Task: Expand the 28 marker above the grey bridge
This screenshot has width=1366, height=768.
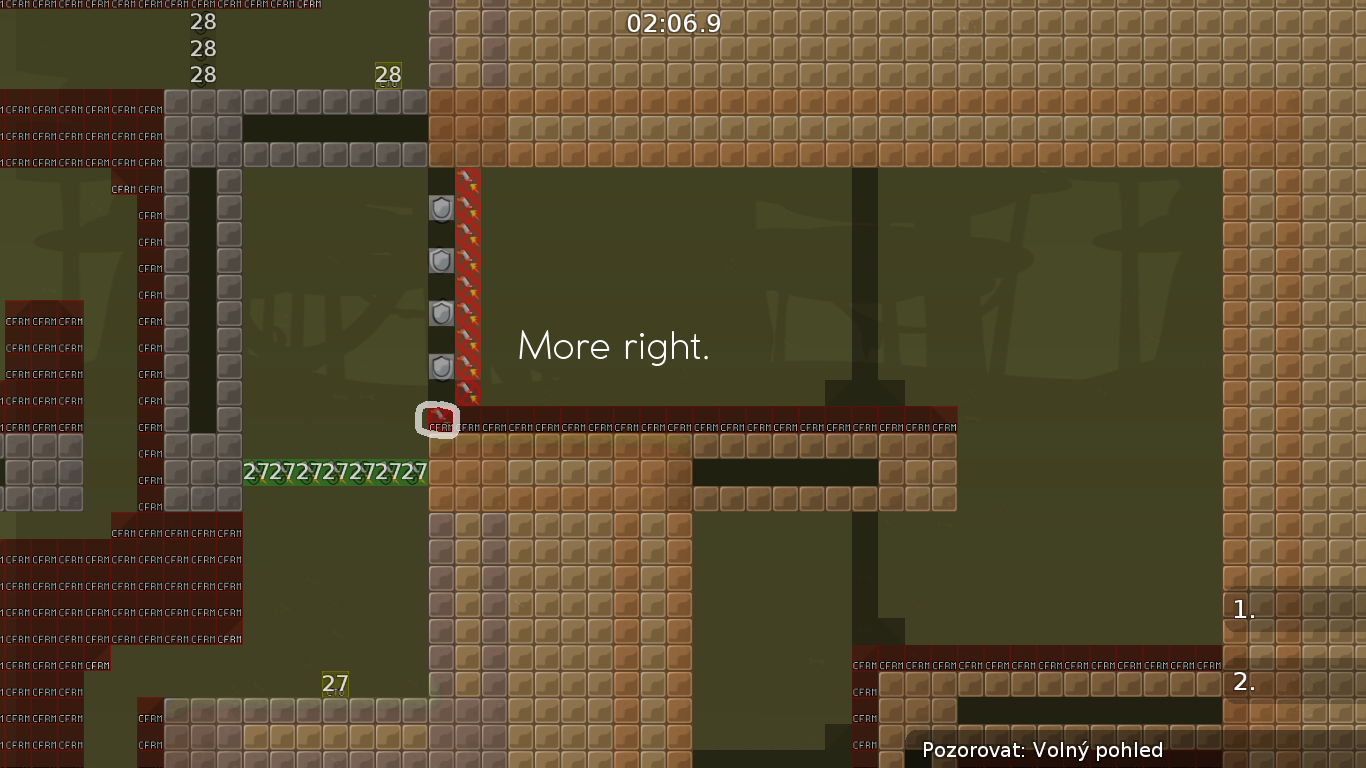Action: click(388, 74)
